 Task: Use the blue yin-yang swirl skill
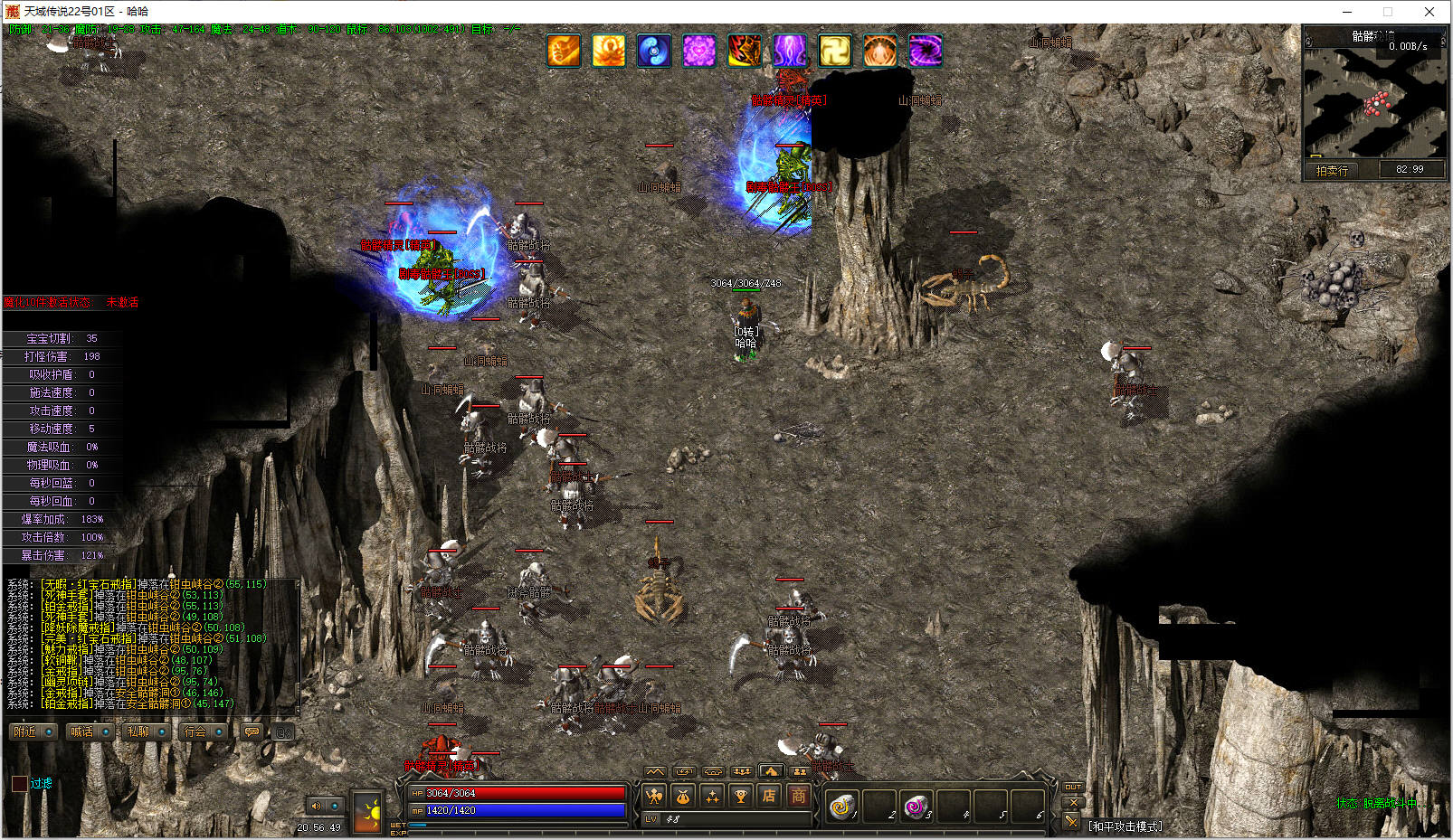[x=654, y=51]
